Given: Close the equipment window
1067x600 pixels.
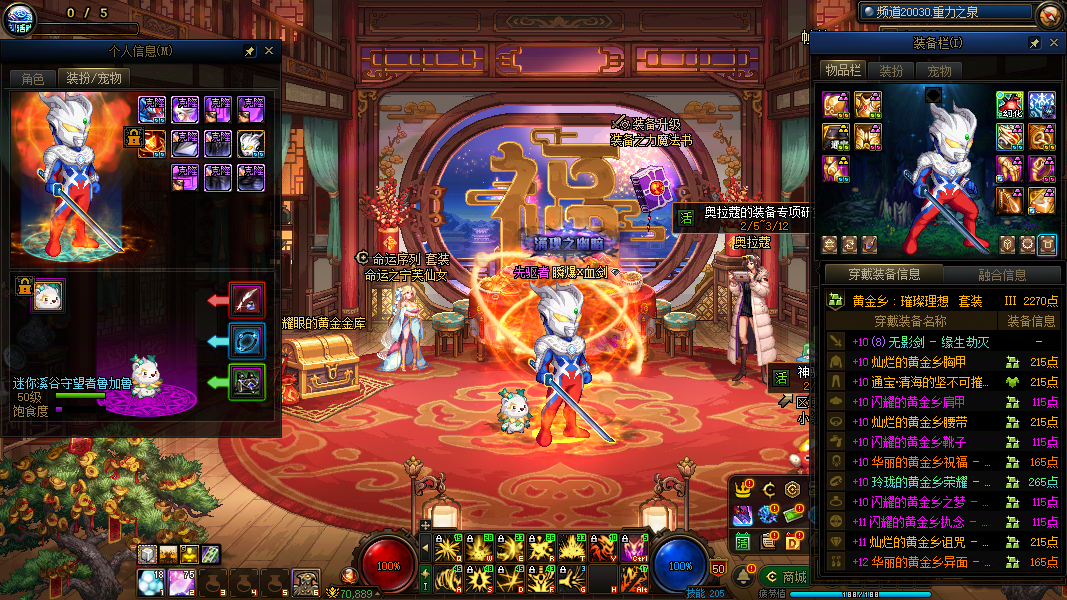Looking at the screenshot, I should click(x=1053, y=43).
